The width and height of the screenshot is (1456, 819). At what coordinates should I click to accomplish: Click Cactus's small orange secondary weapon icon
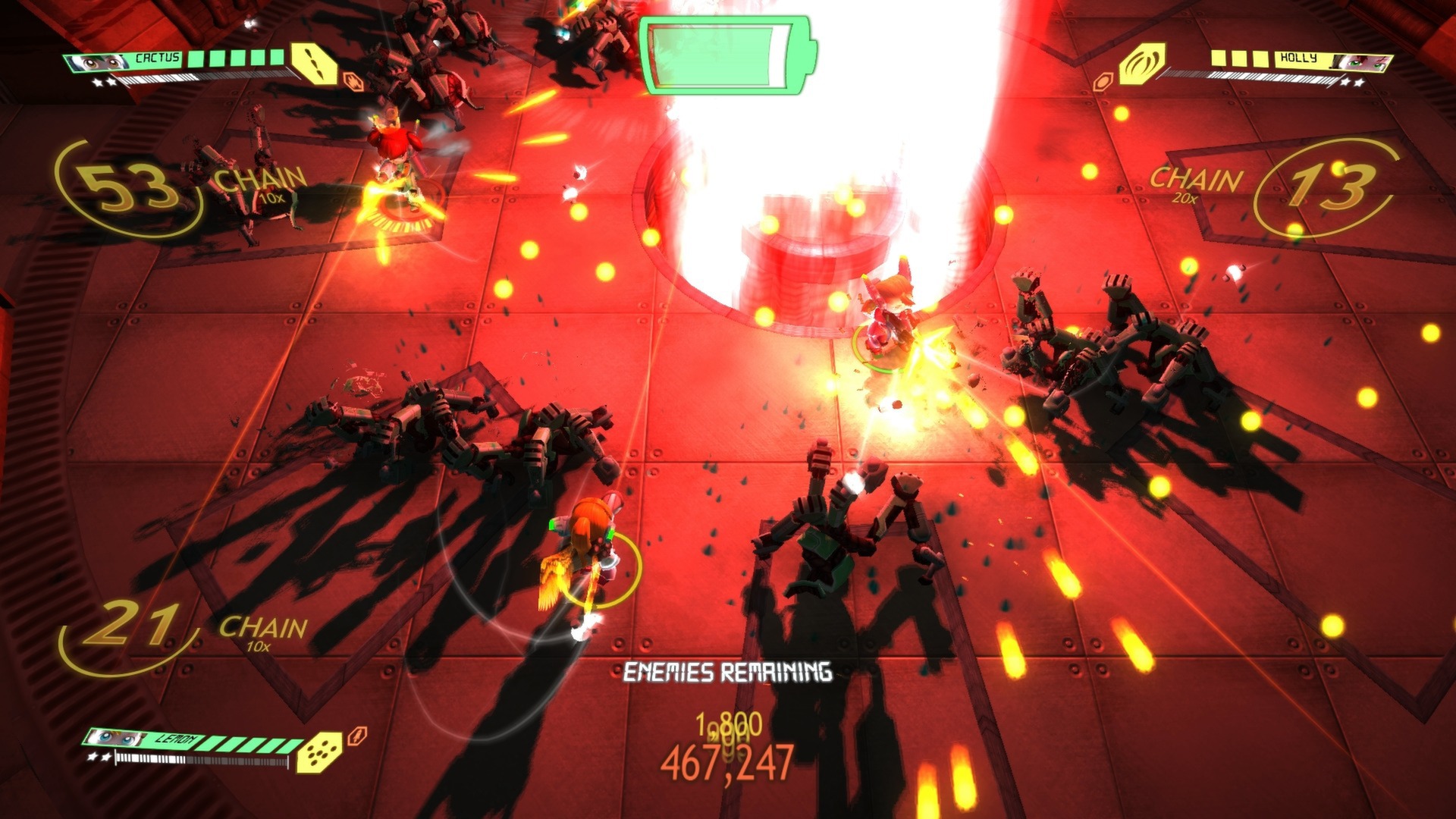pos(351,80)
